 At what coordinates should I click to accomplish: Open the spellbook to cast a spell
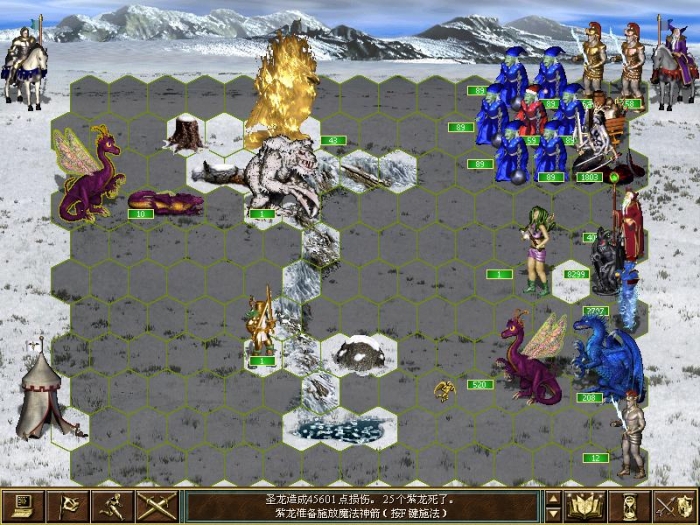[584, 506]
